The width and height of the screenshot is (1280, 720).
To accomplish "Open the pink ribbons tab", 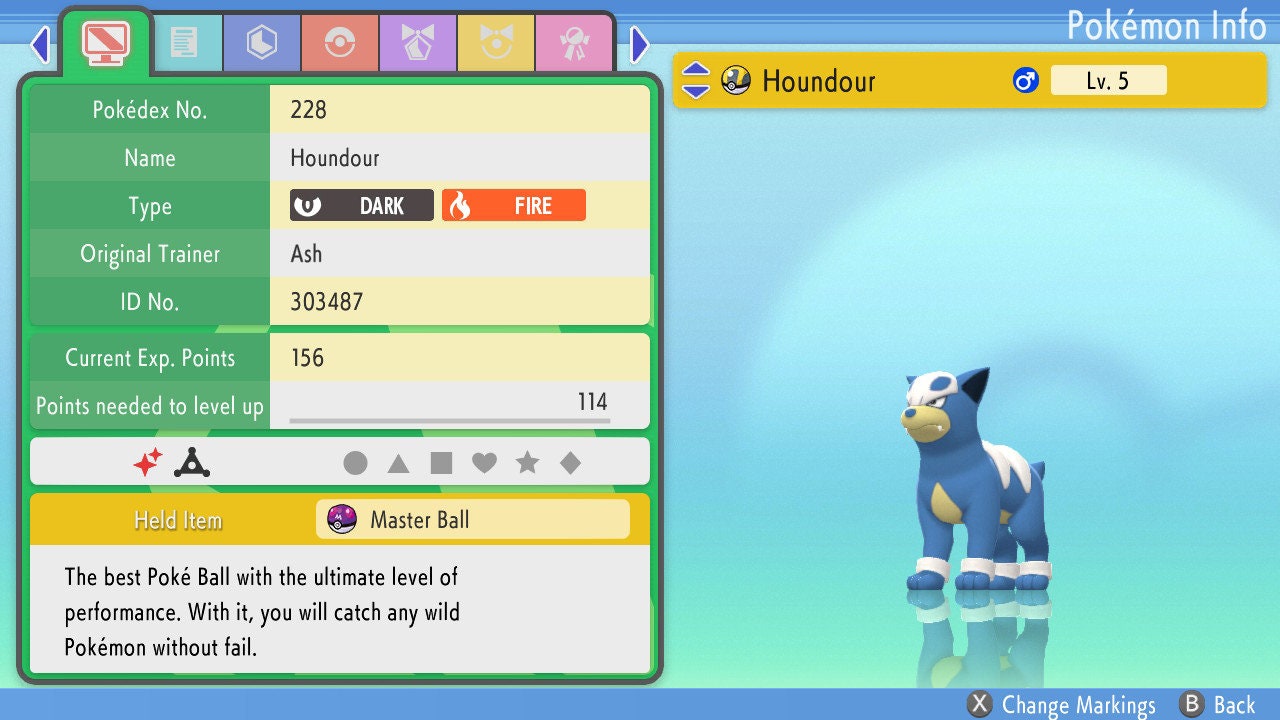I will [x=575, y=43].
